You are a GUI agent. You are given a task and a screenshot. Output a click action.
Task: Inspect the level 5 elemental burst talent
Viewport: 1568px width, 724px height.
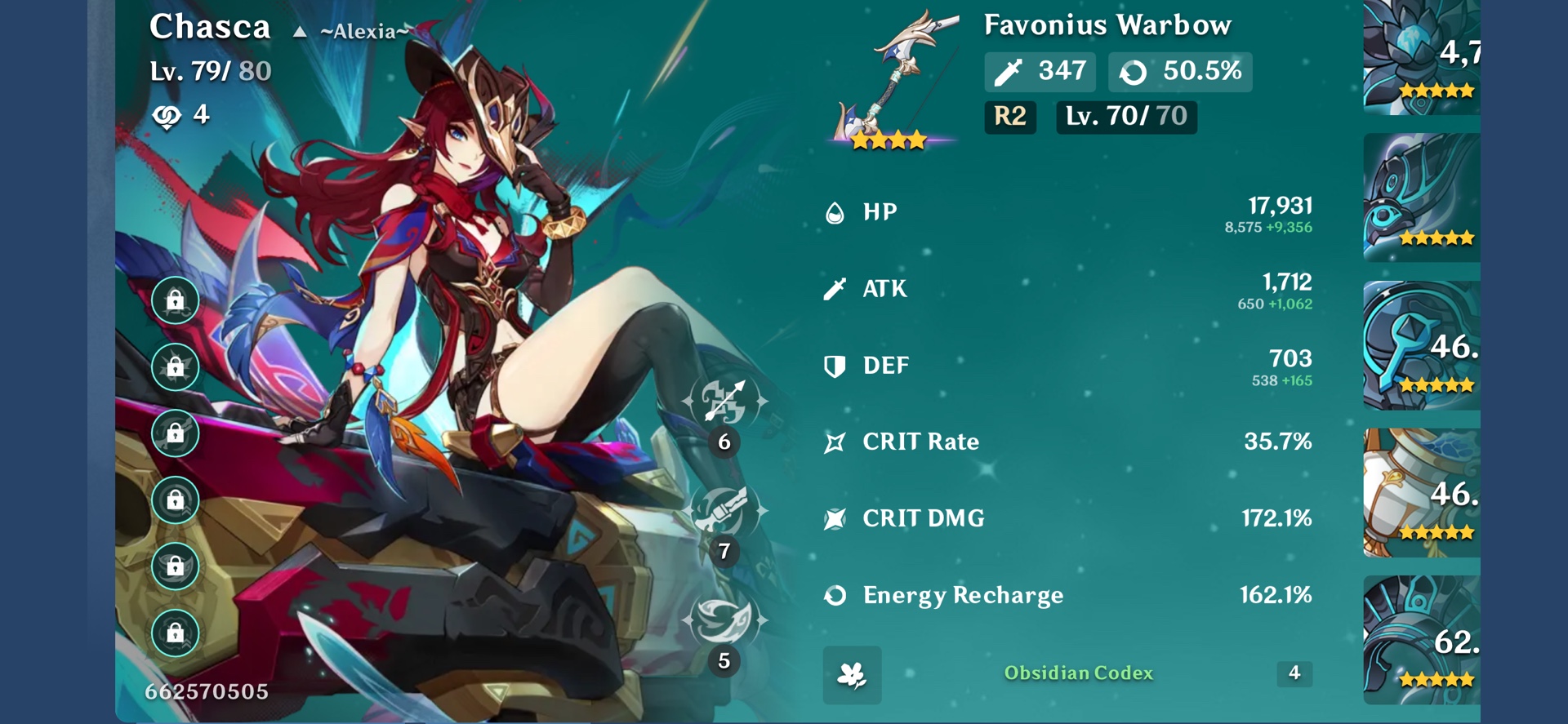coord(724,620)
